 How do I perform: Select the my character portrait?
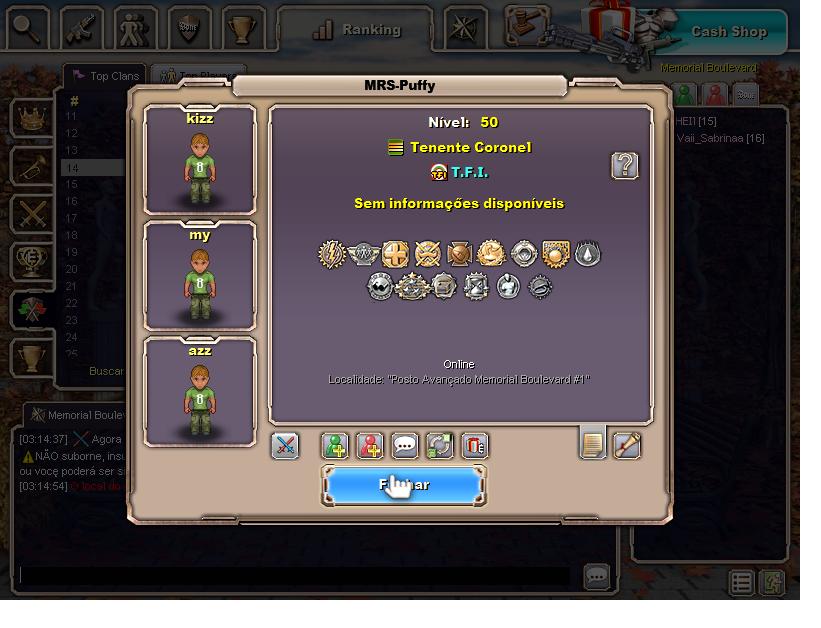pos(200,276)
